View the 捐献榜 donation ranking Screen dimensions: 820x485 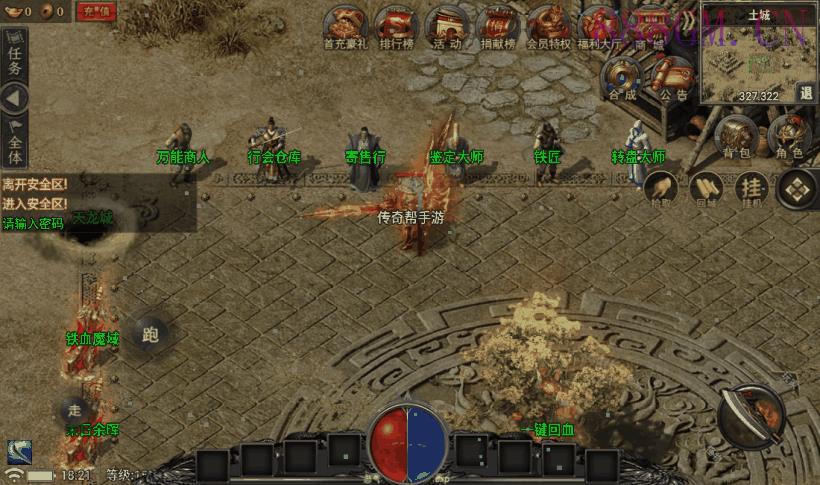pos(497,25)
